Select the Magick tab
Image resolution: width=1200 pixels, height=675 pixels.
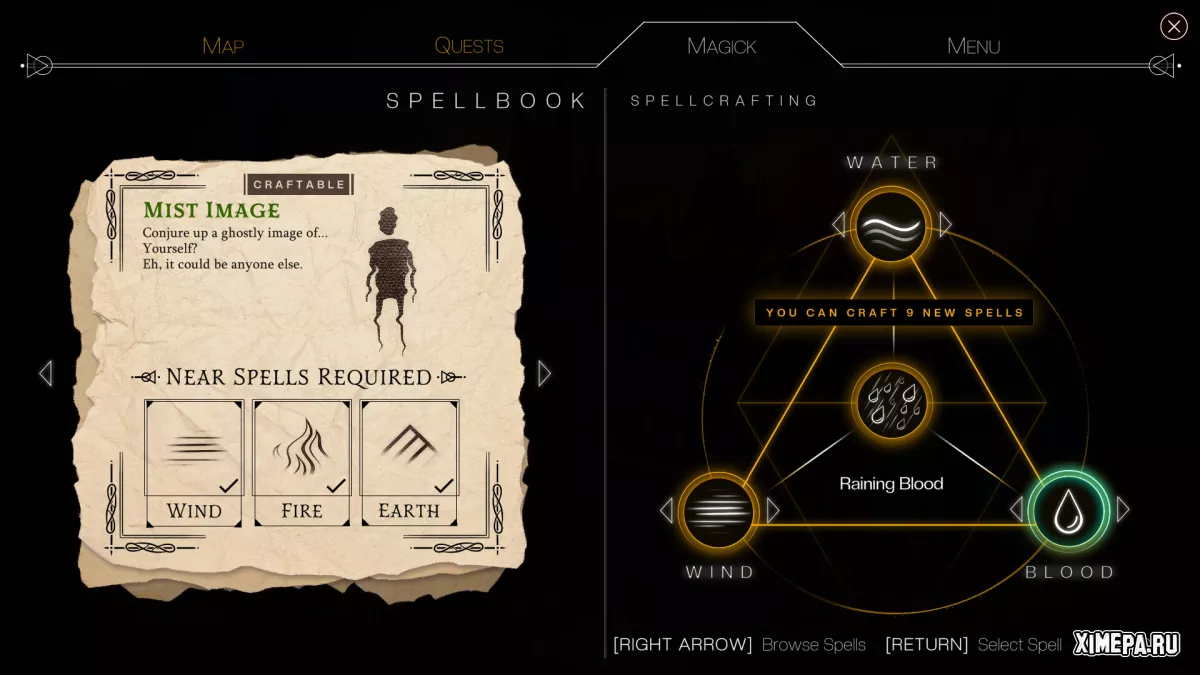(721, 46)
